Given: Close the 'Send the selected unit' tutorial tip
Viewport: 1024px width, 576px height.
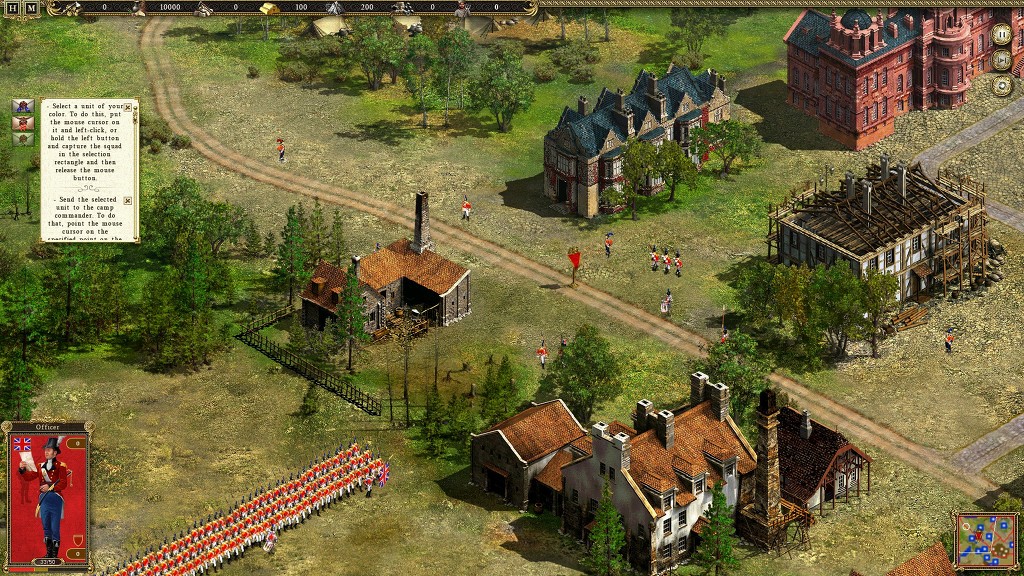Looking at the screenshot, I should 128,201.
